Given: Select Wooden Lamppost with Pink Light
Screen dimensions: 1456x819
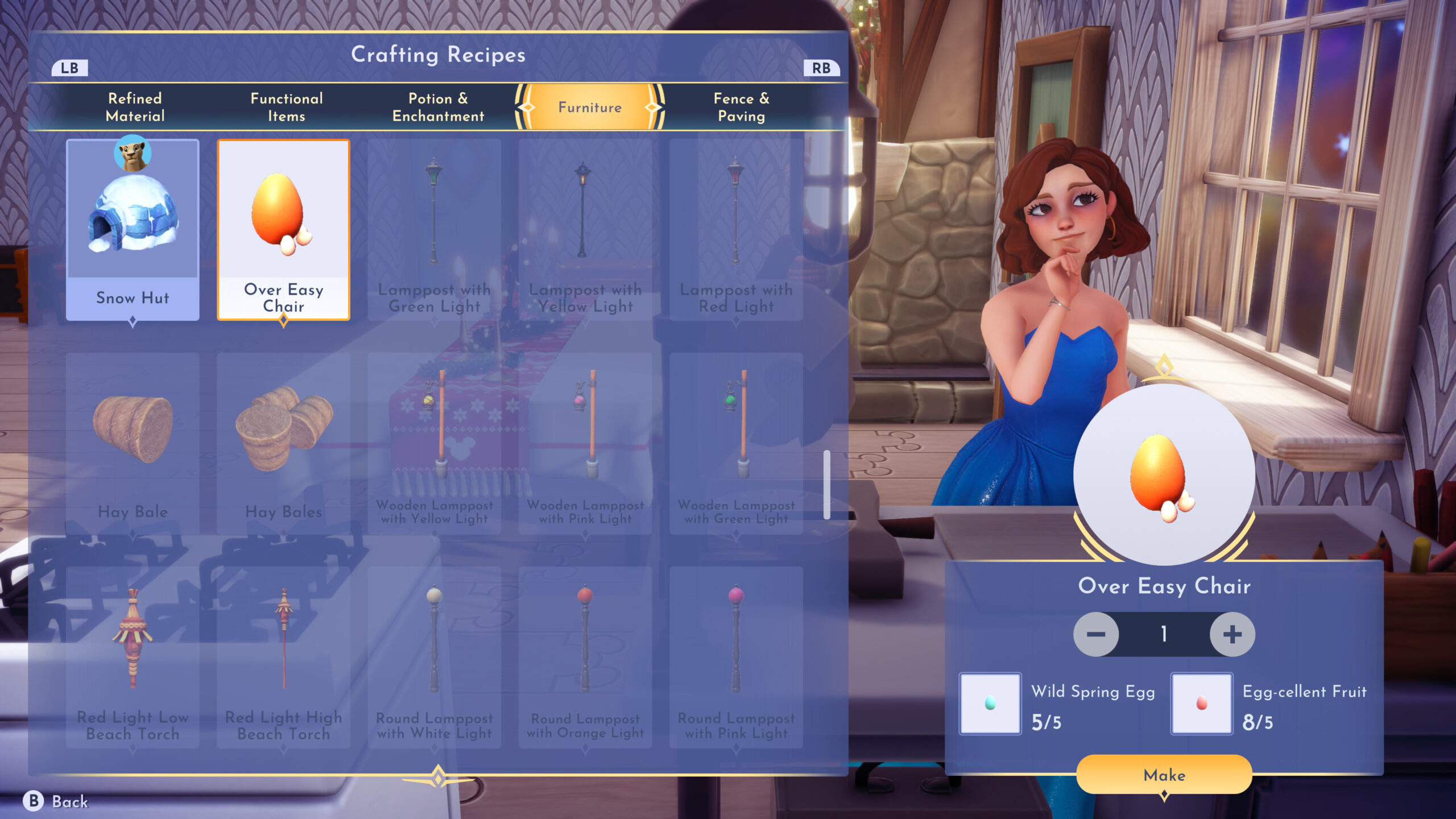Looking at the screenshot, I should click(585, 444).
